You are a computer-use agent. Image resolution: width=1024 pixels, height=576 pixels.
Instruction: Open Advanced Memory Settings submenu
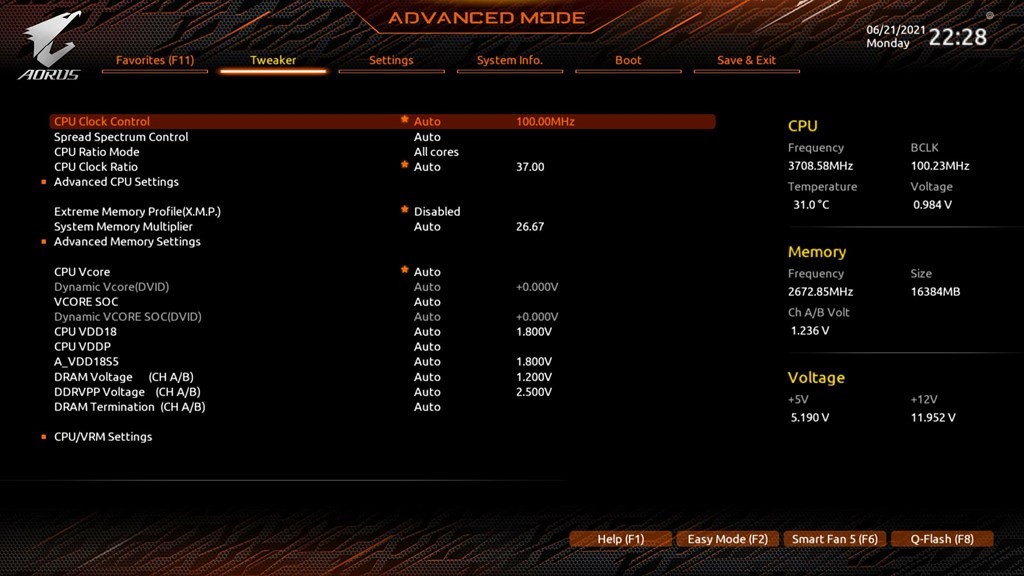127,242
